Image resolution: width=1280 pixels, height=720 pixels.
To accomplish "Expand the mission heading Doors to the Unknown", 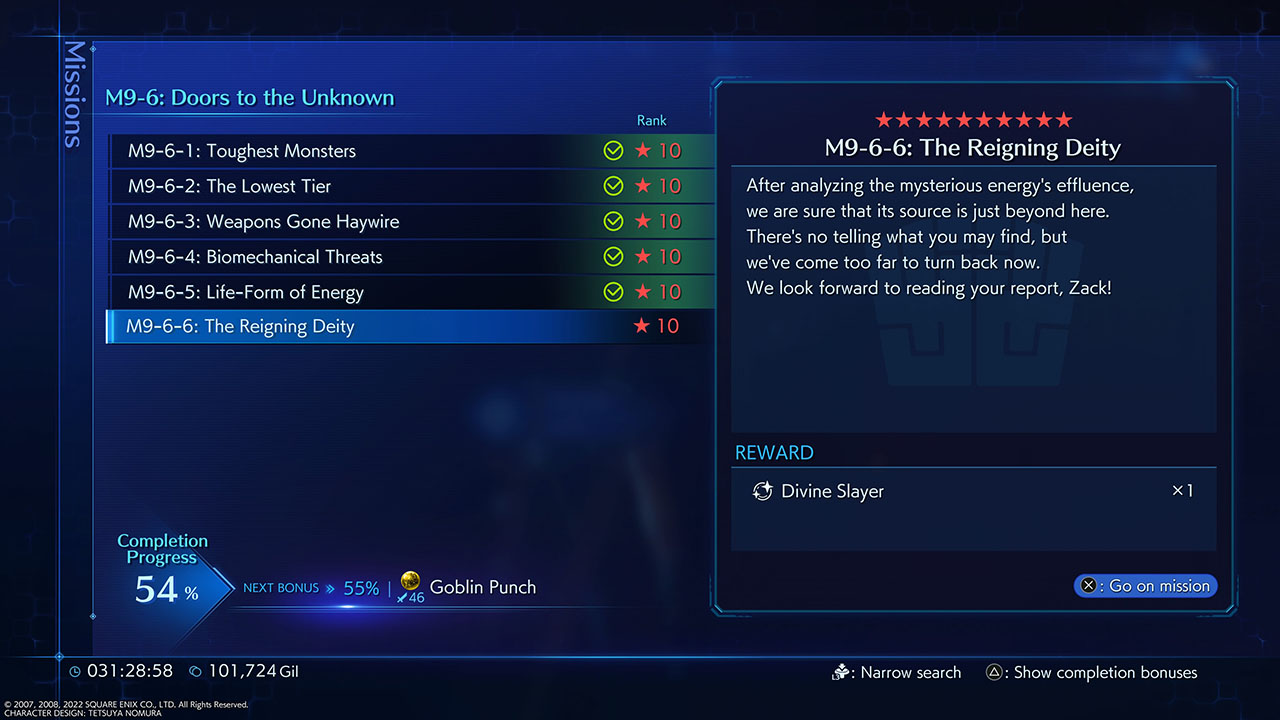I will [x=248, y=98].
